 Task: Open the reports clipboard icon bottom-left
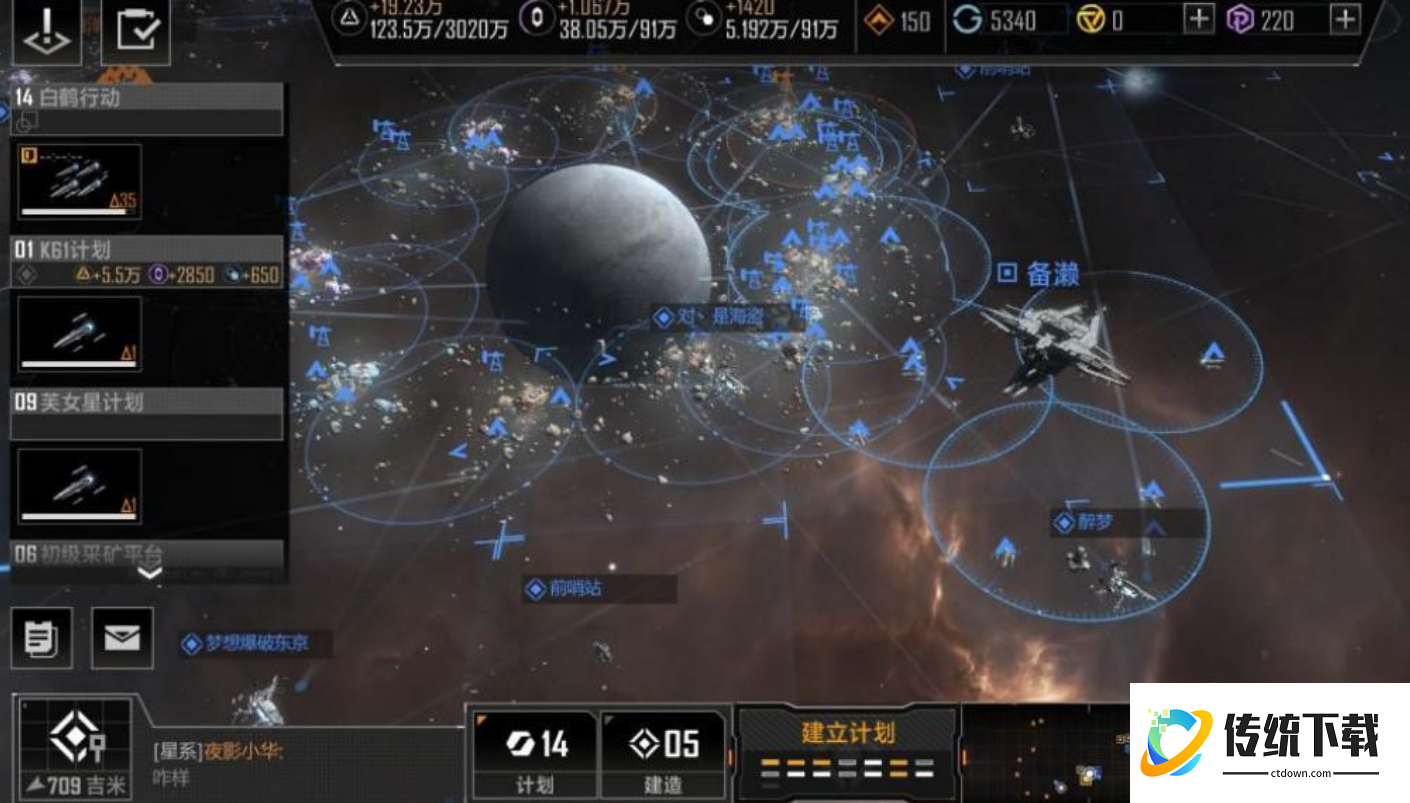click(x=41, y=637)
